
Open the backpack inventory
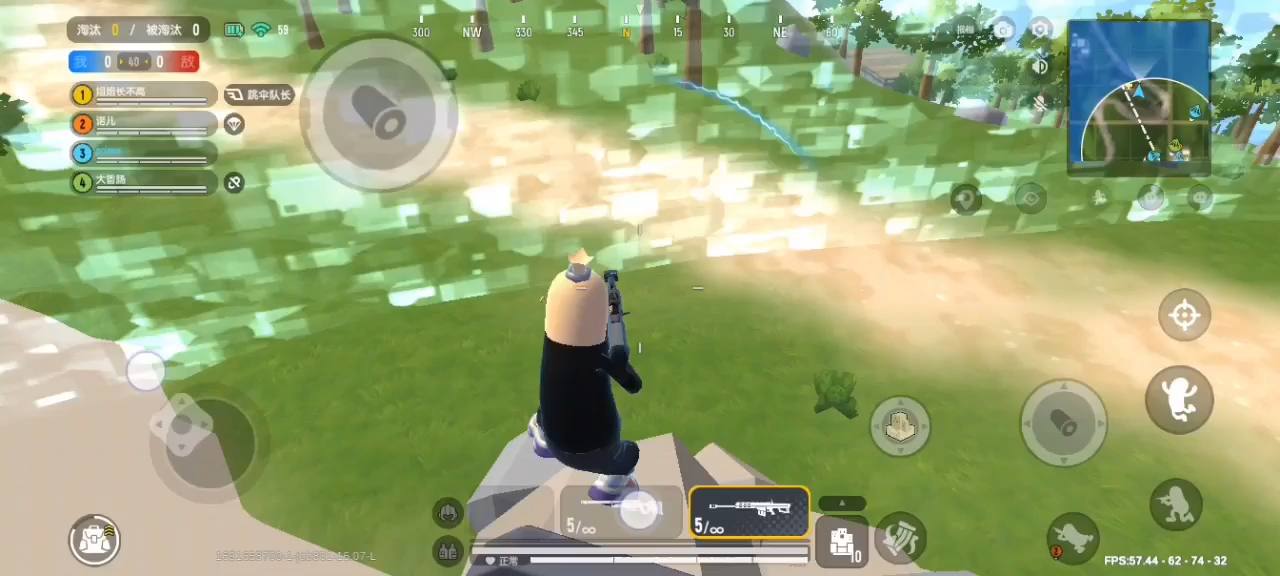coord(95,540)
